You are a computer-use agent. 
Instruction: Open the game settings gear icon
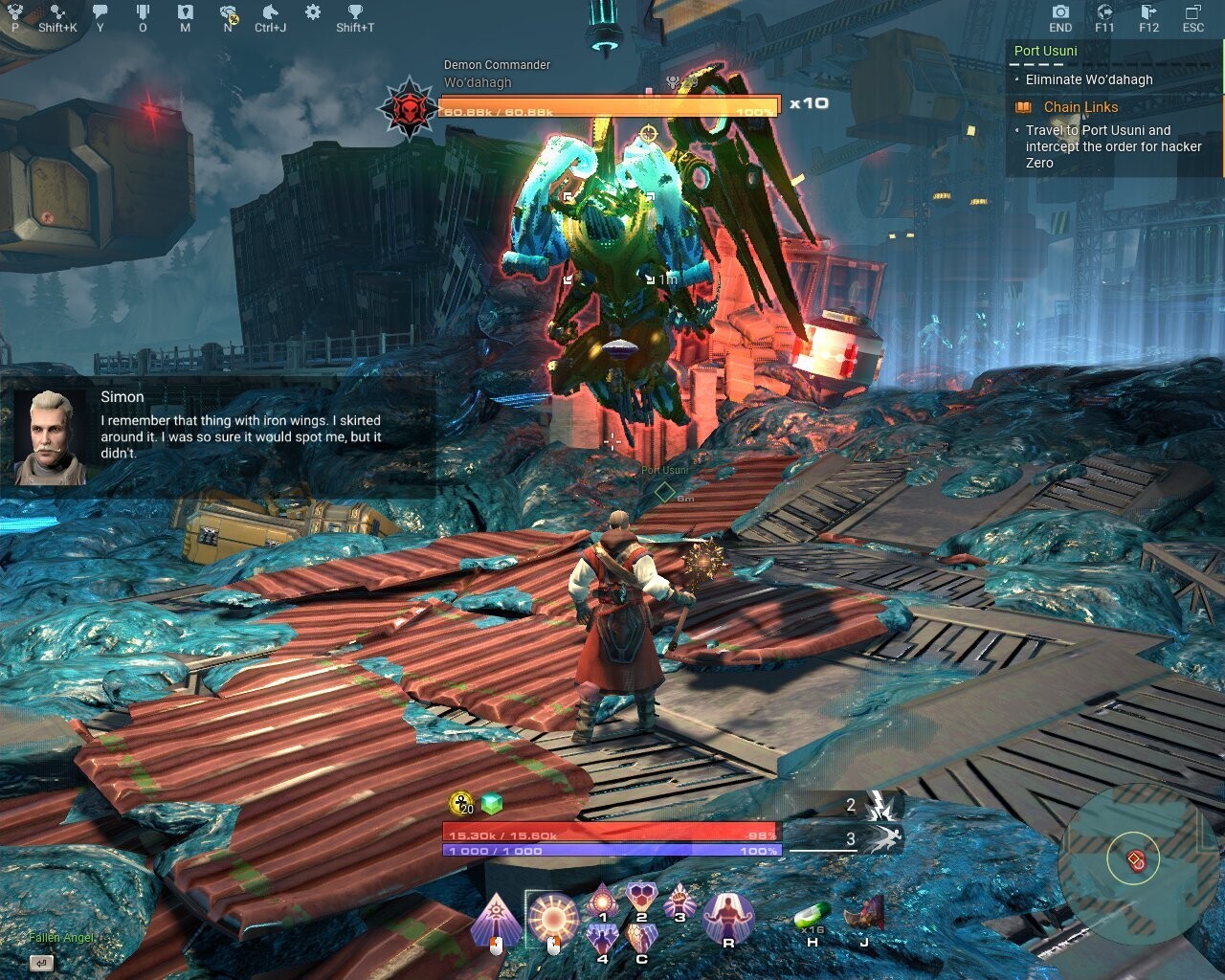pos(311,11)
